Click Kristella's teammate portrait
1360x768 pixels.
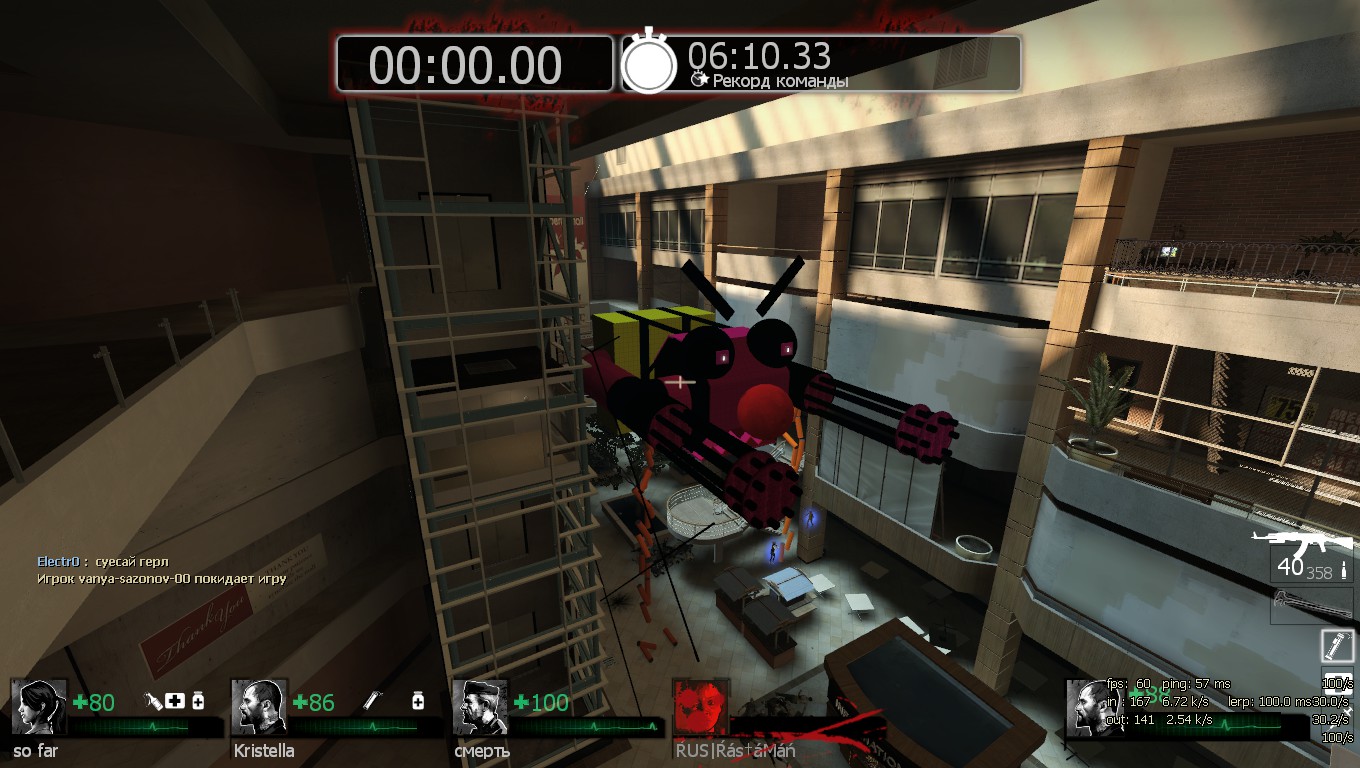[x=259, y=707]
